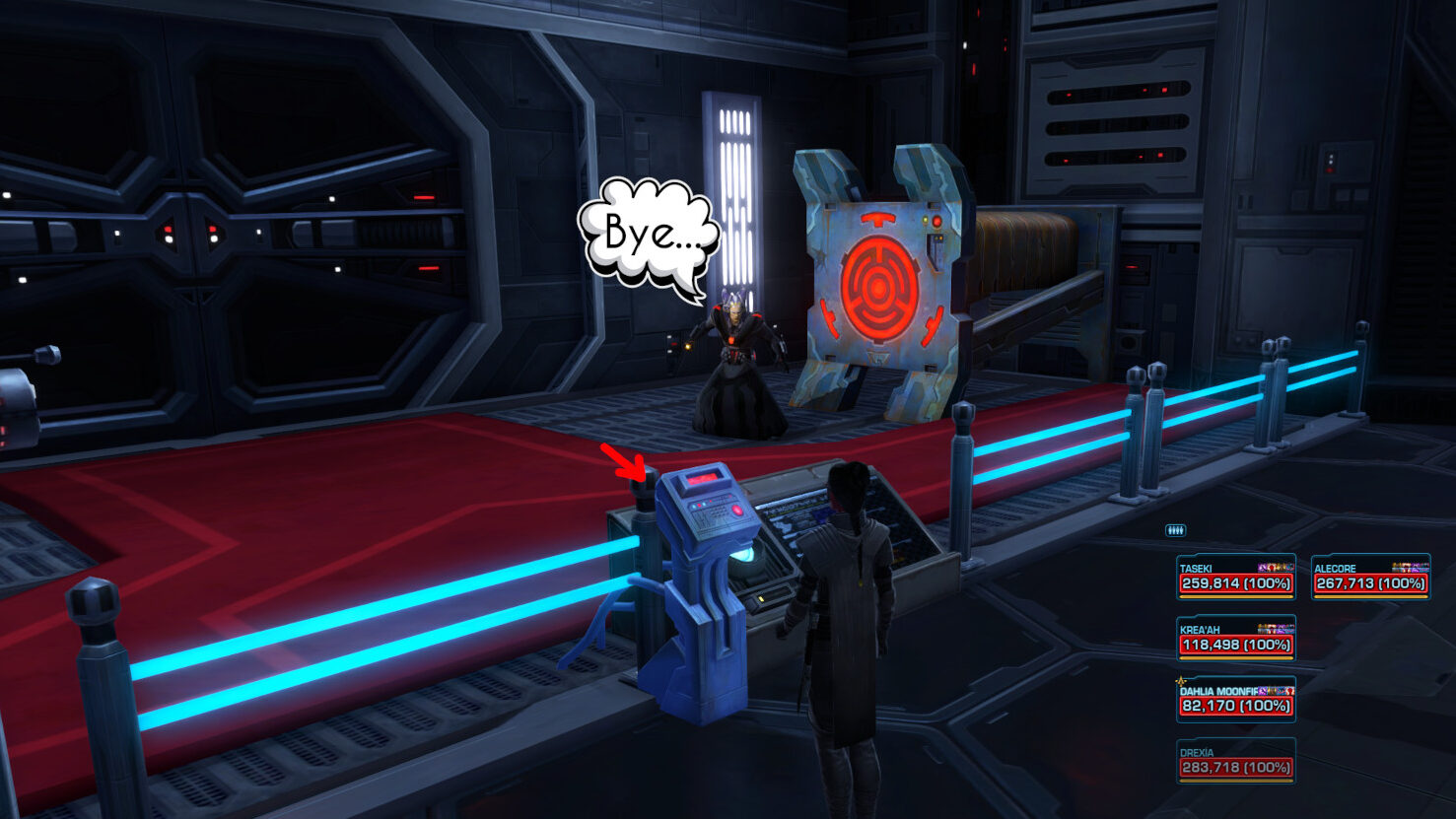1456x819 pixels.
Task: Select Krea'ah's party frame
Action: click(x=1235, y=639)
